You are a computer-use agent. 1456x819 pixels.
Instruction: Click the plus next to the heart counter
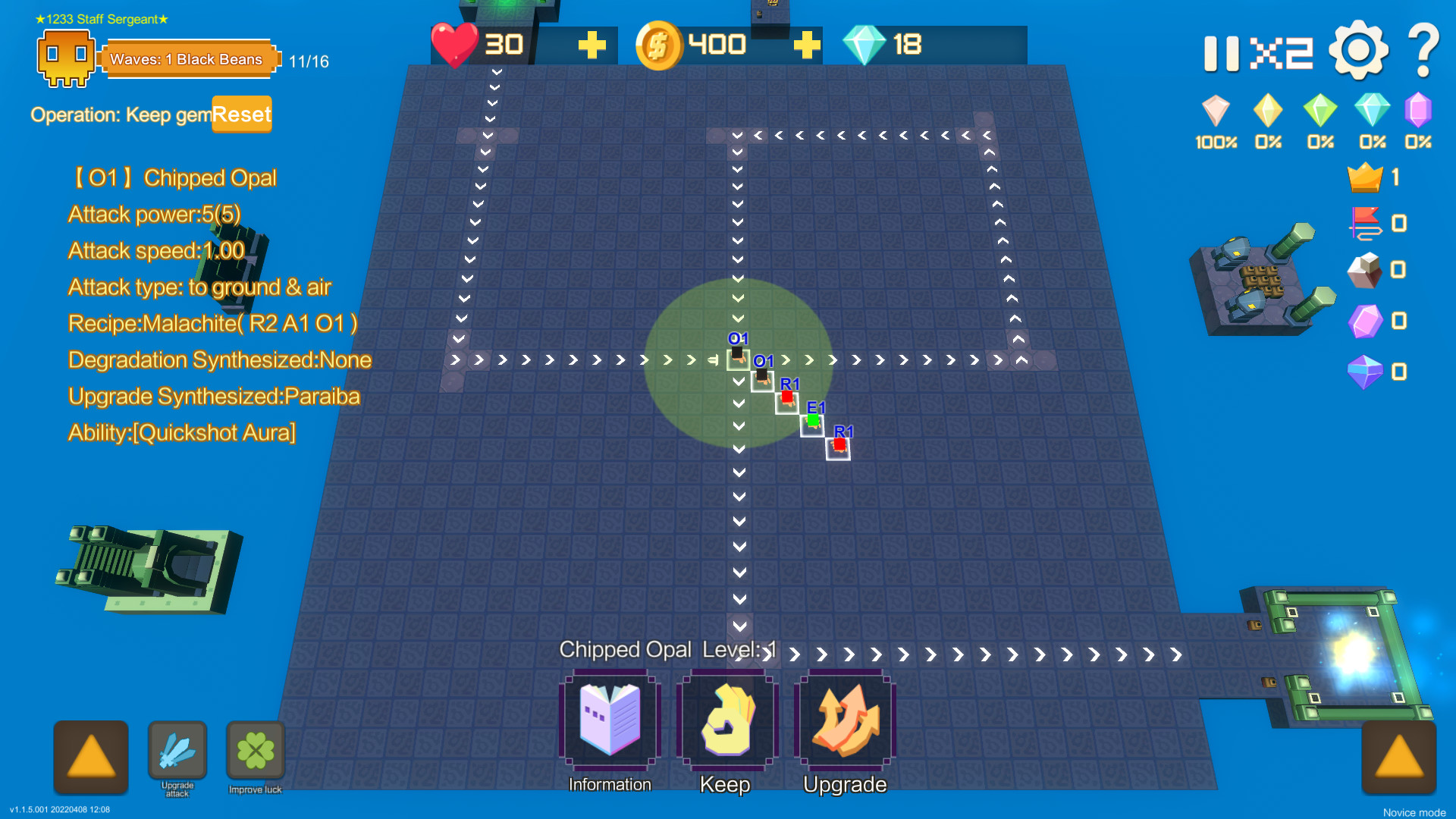[593, 45]
